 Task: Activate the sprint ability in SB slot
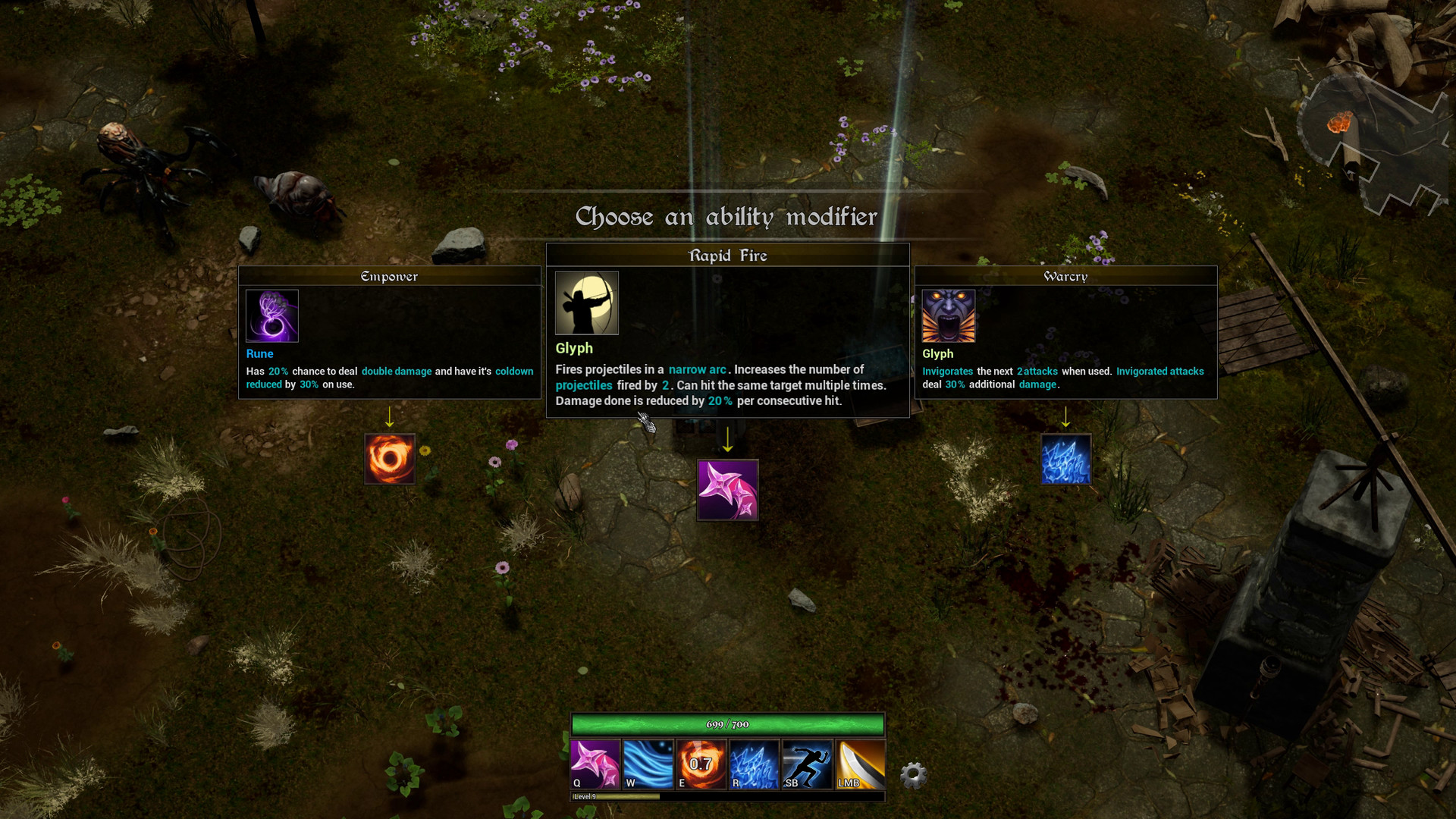point(807,764)
